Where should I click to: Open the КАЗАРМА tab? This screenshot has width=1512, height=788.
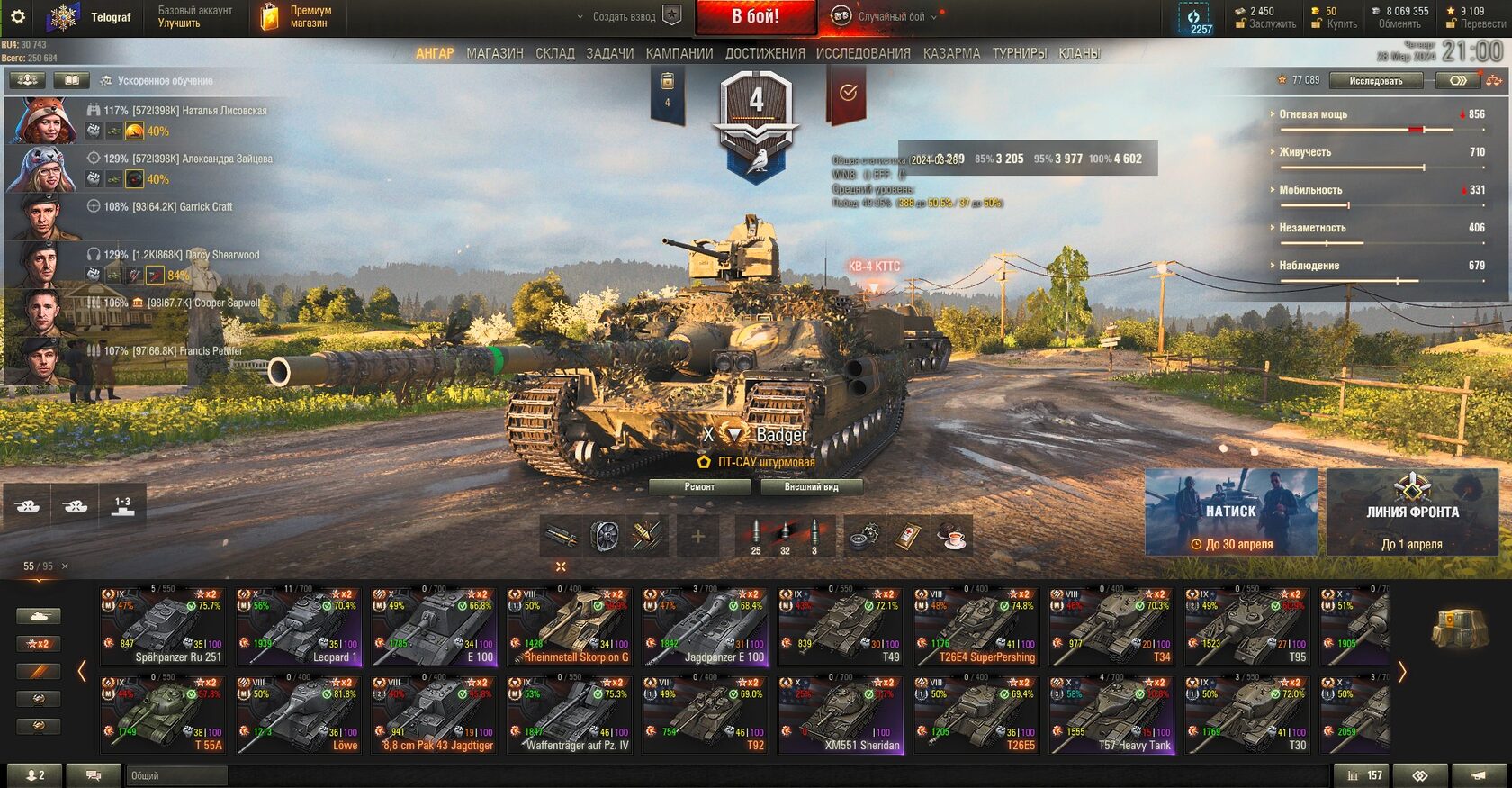[x=950, y=54]
